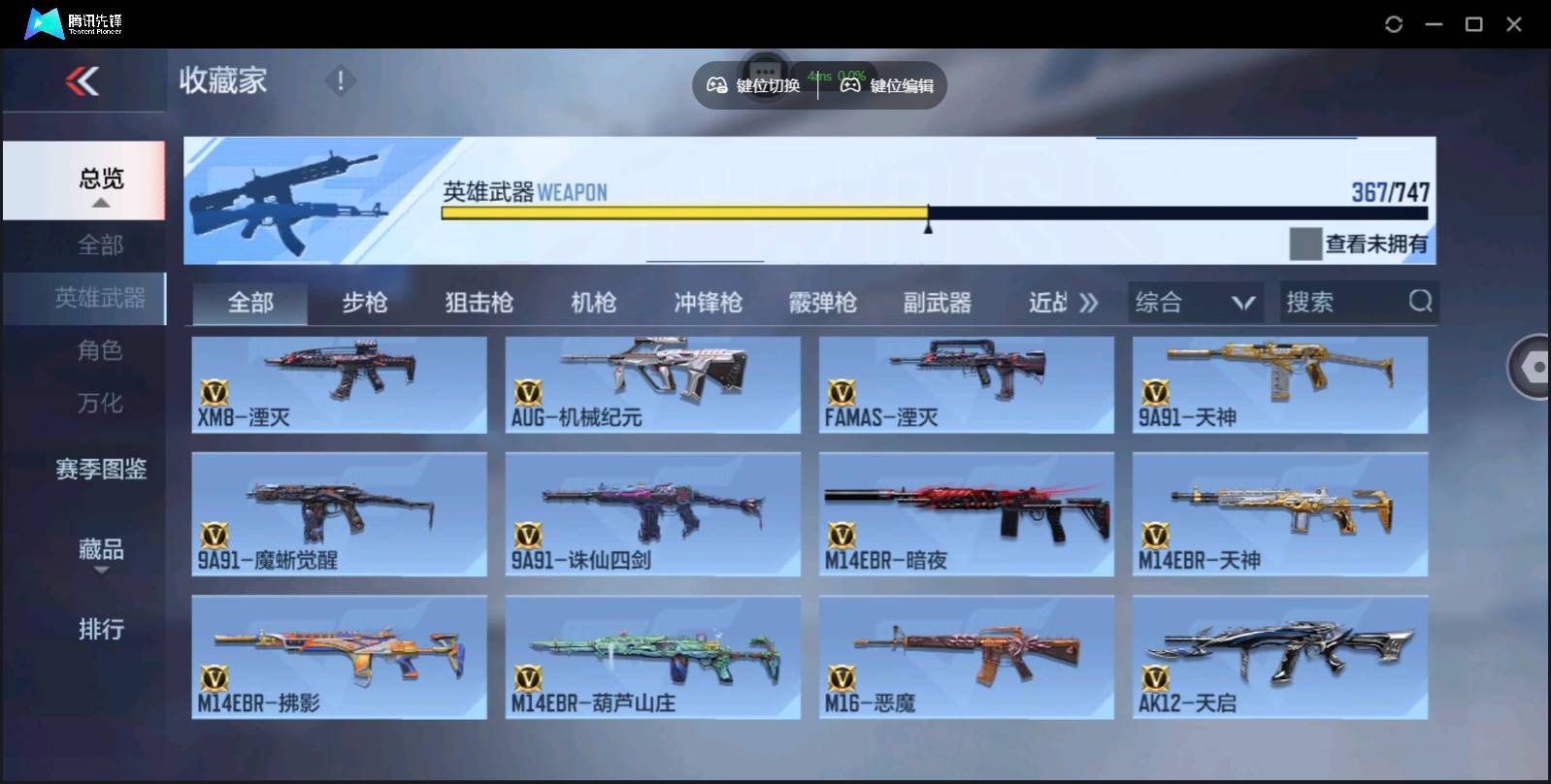Image resolution: width=1551 pixels, height=784 pixels.
Task: Click the exclamation notice icon beside 收藏家
Action: click(x=340, y=82)
